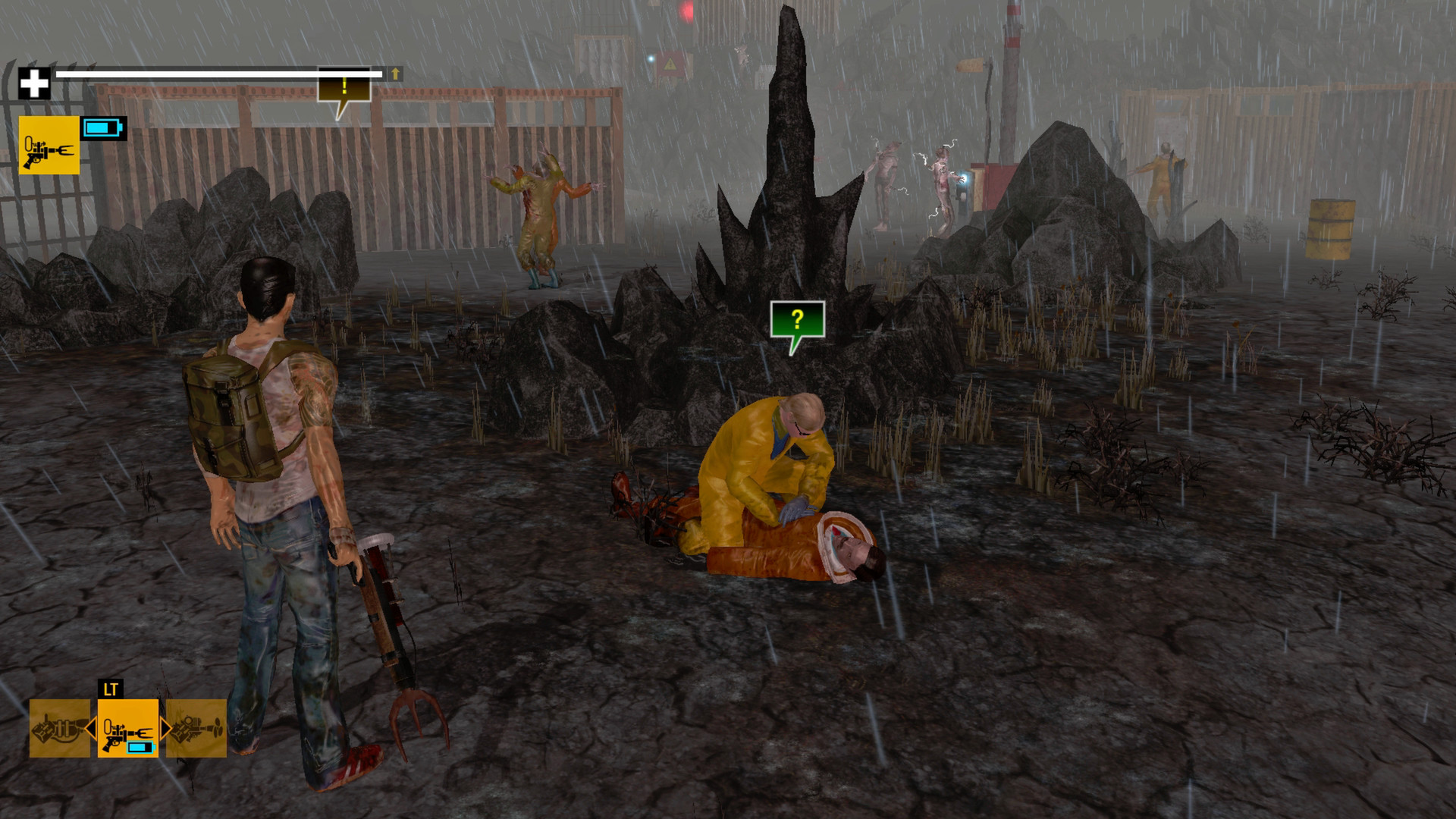
Task: Open the LT weapon selector label
Action: point(111,690)
